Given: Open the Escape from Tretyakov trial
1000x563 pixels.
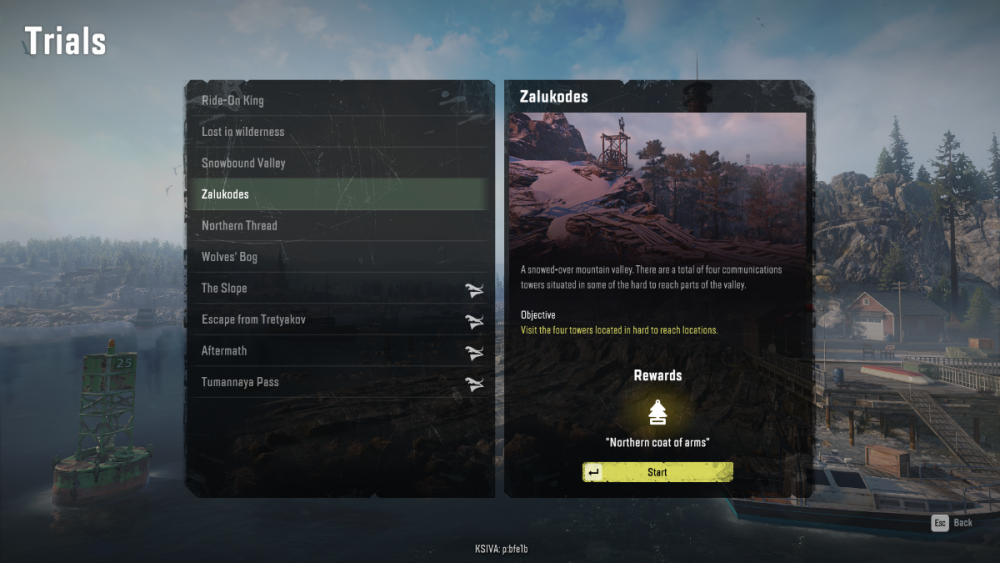Looking at the screenshot, I should (340, 320).
